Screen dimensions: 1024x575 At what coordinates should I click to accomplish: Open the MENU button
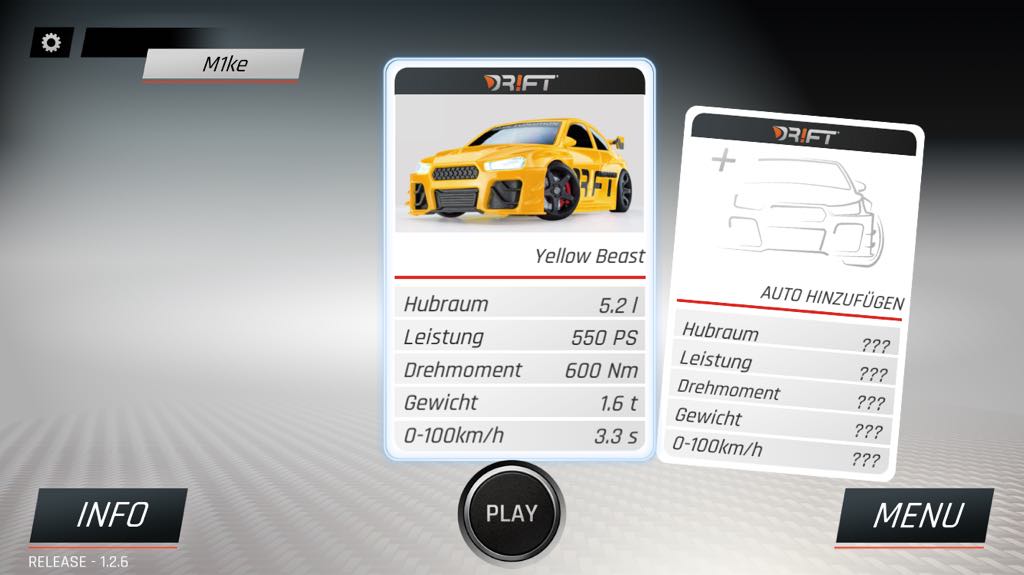[916, 516]
